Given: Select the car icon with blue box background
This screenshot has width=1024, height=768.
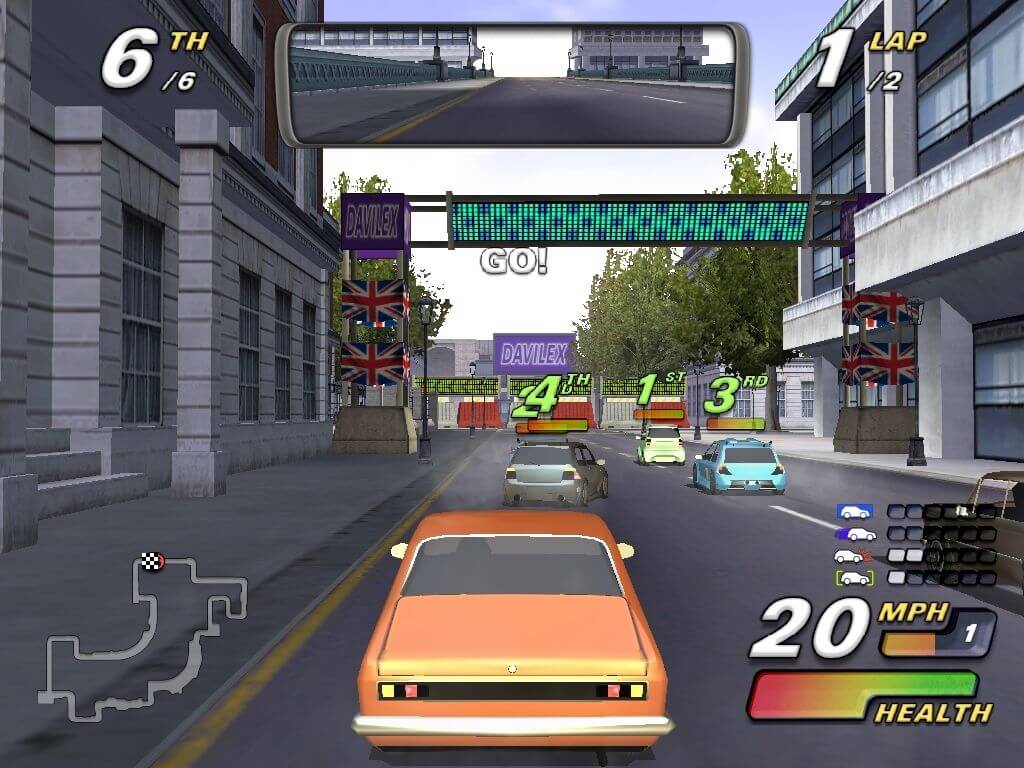Looking at the screenshot, I should point(854,512).
